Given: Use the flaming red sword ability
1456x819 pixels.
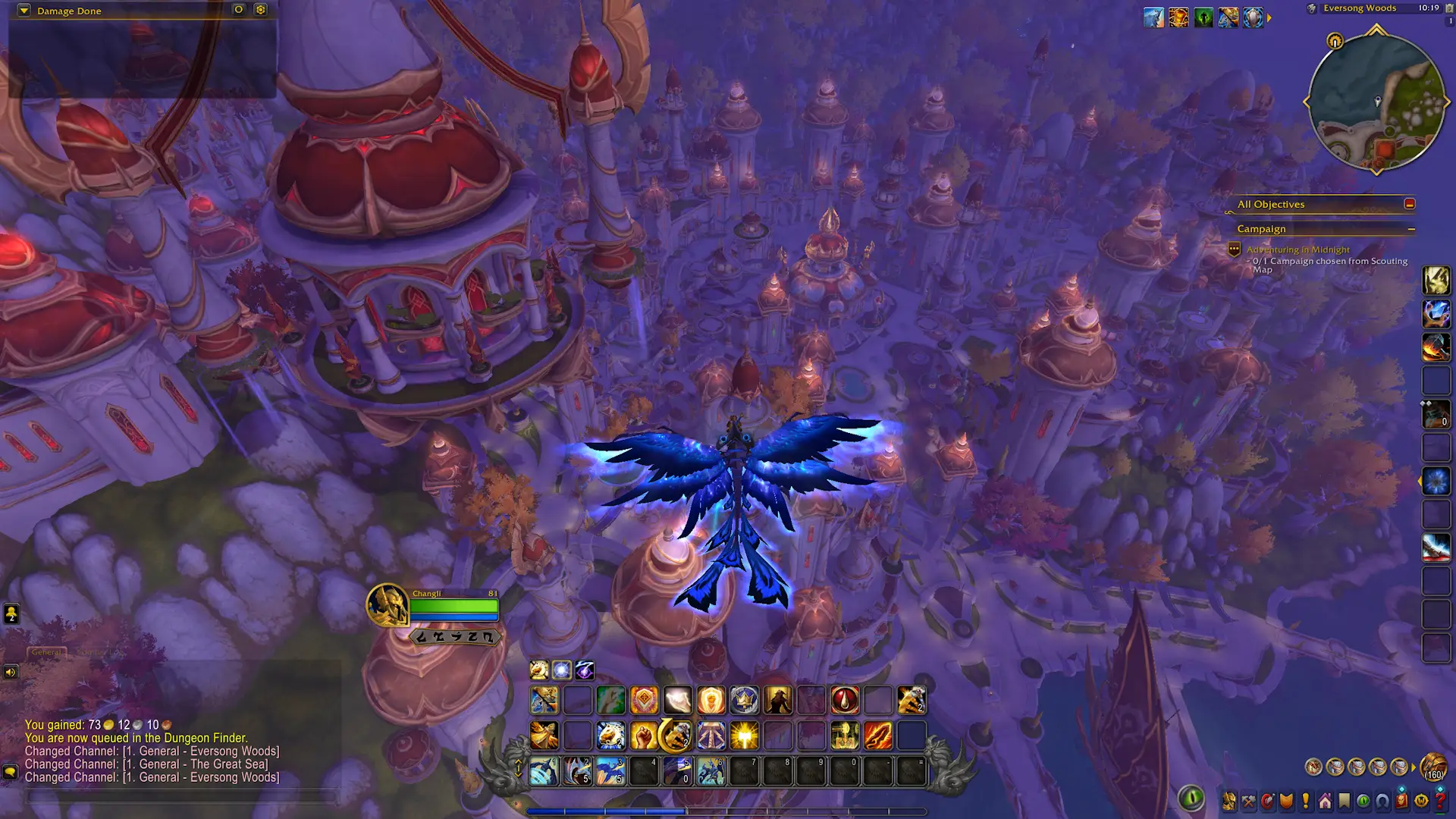Looking at the screenshot, I should pos(877,736).
